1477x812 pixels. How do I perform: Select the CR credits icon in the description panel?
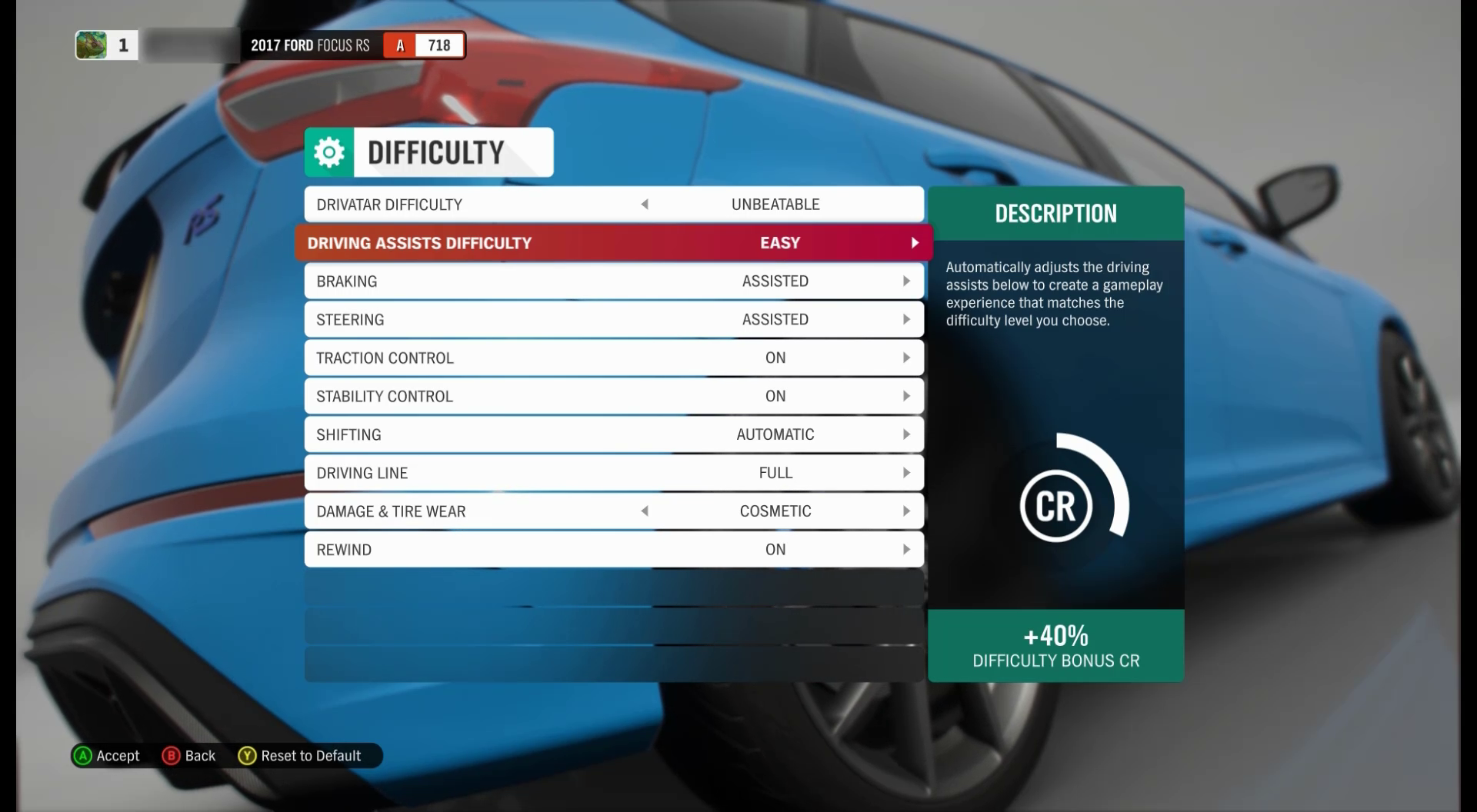pos(1055,505)
